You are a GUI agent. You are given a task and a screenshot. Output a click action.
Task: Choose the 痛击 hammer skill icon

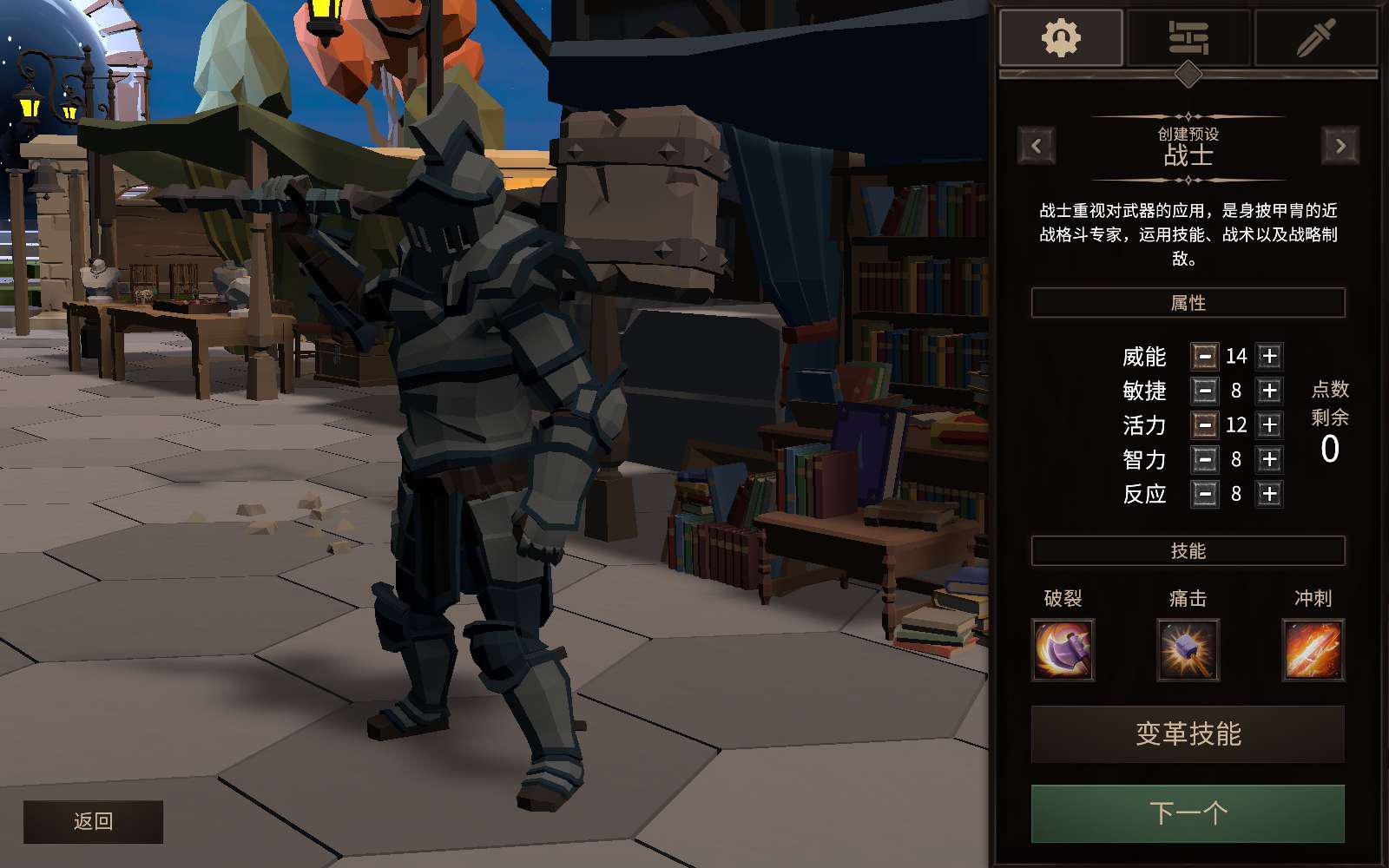(1188, 649)
